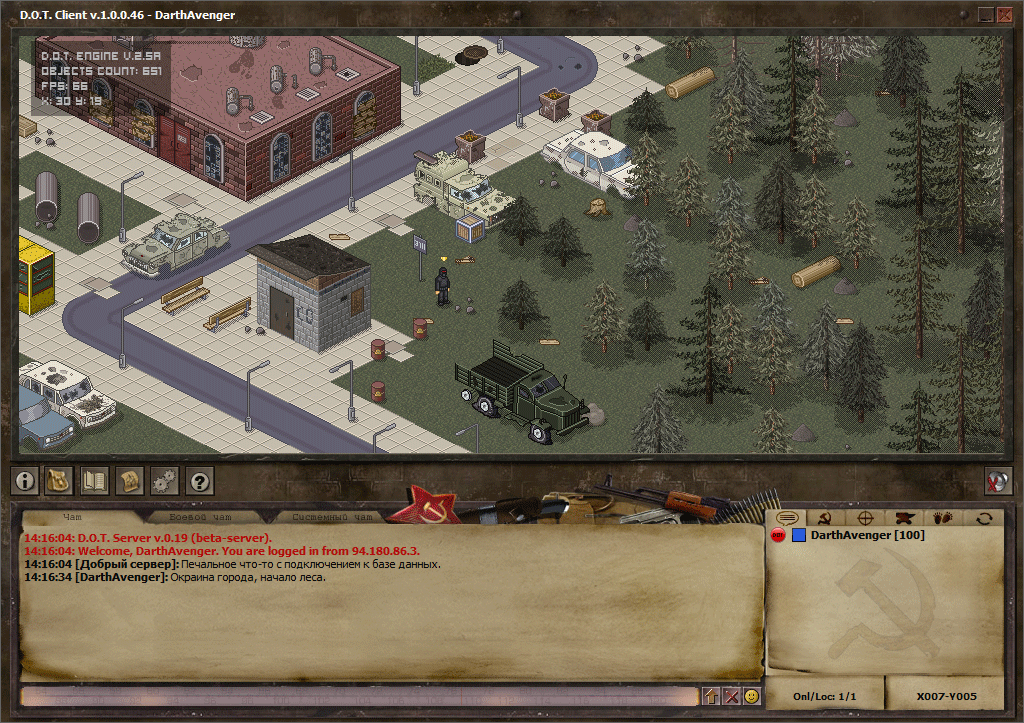This screenshot has height=723, width=1024.
Task: Clear chat with the red X button
Action: (731, 696)
